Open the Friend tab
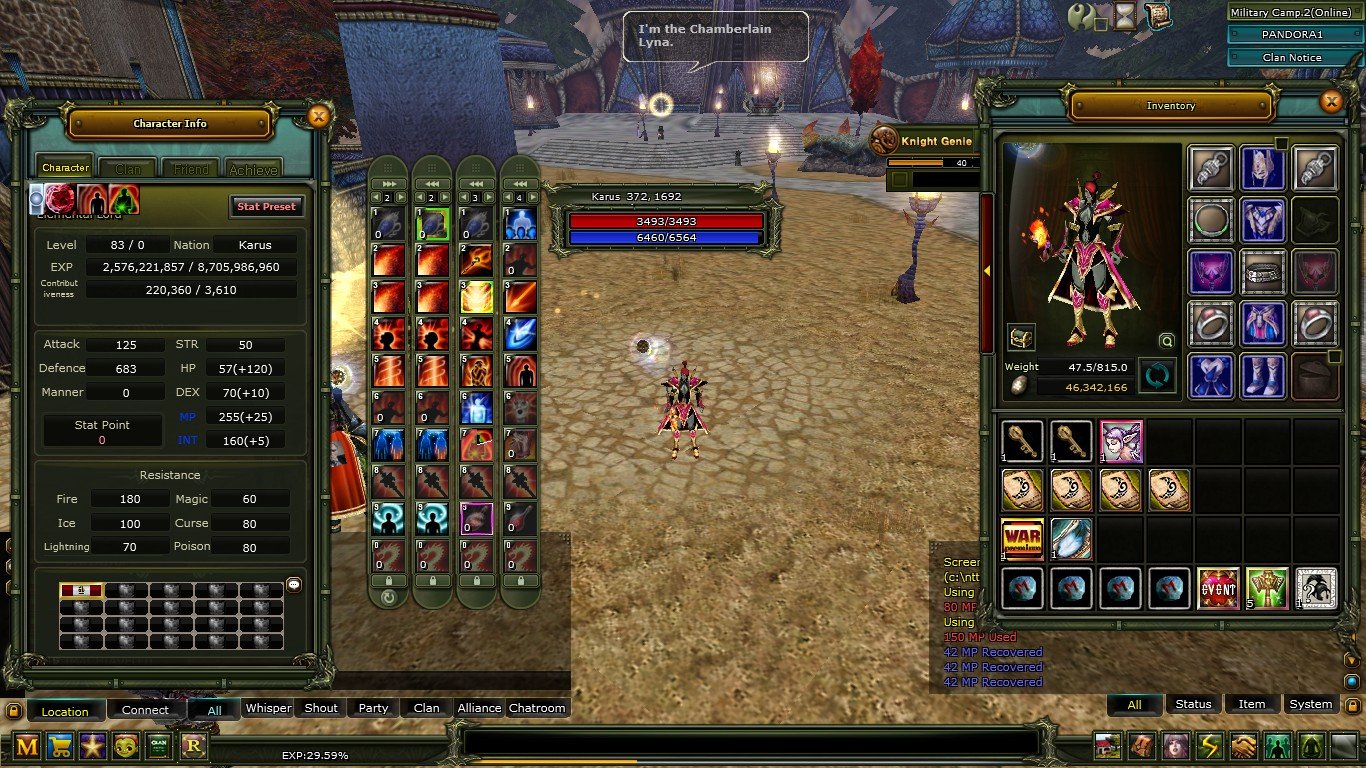The width and height of the screenshot is (1366, 768). point(190,169)
